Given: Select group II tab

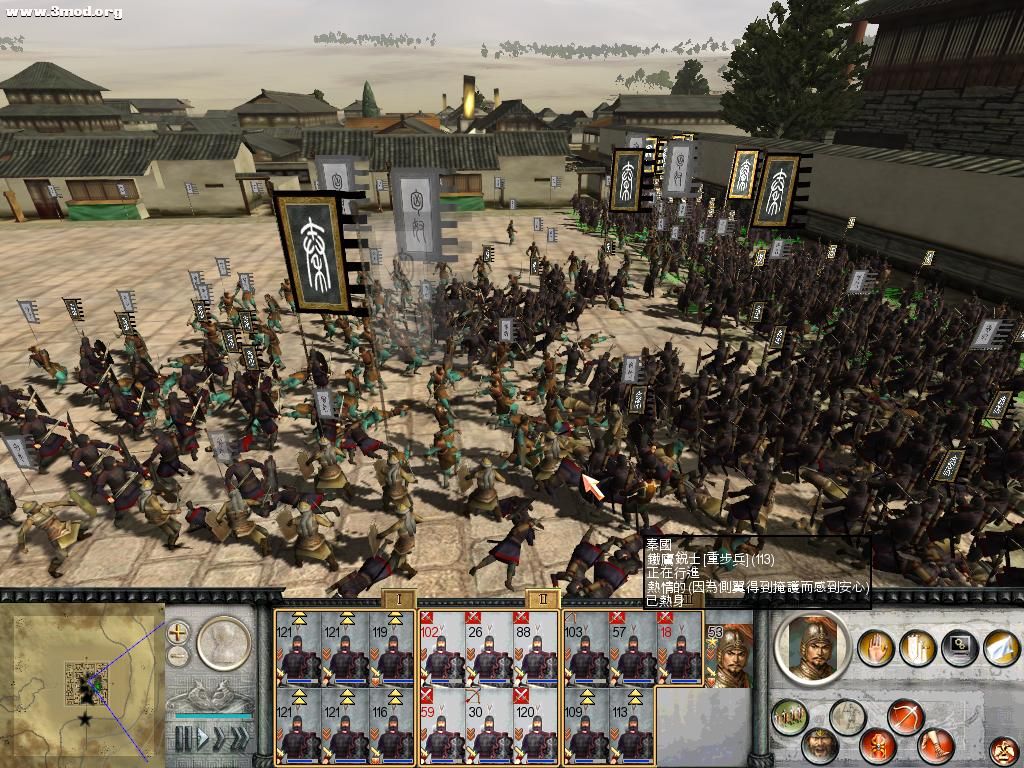Looking at the screenshot, I should point(542,598).
